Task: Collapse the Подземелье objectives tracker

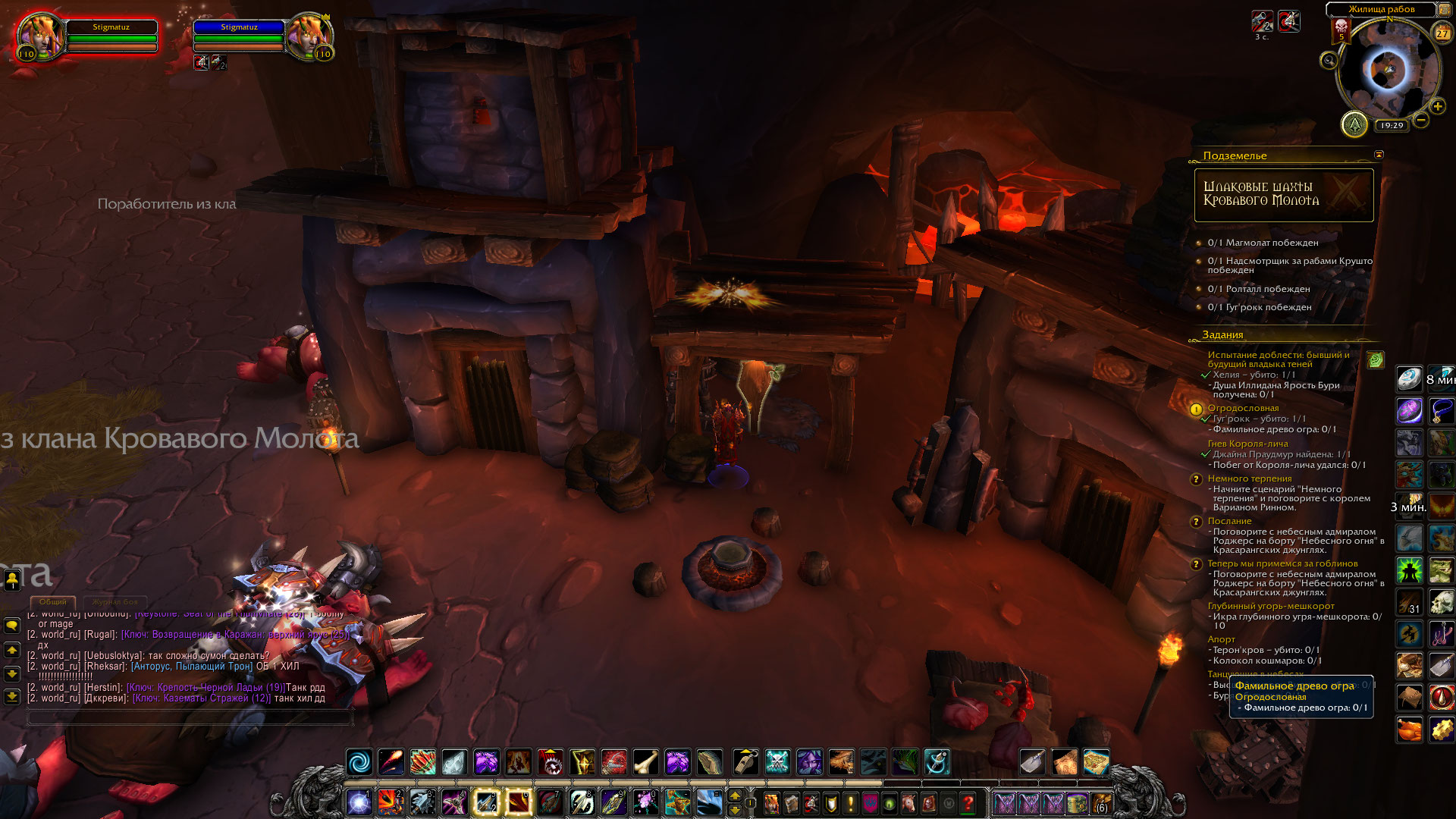Action: coord(1379,155)
